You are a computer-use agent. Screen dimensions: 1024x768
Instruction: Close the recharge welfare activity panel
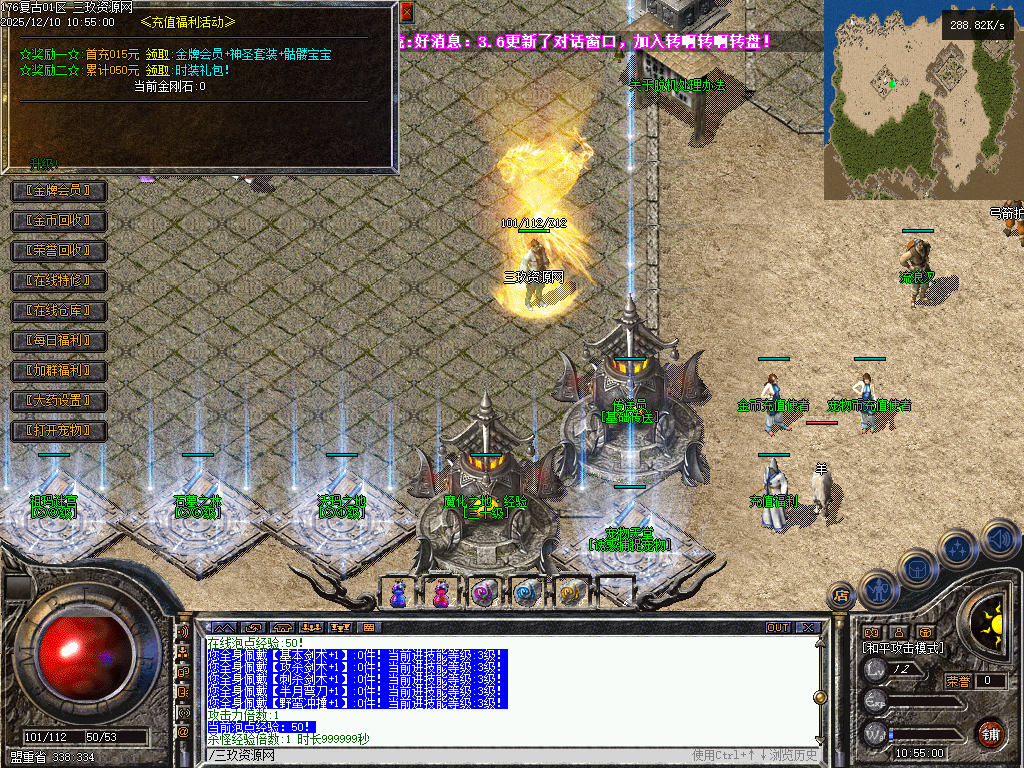point(406,11)
